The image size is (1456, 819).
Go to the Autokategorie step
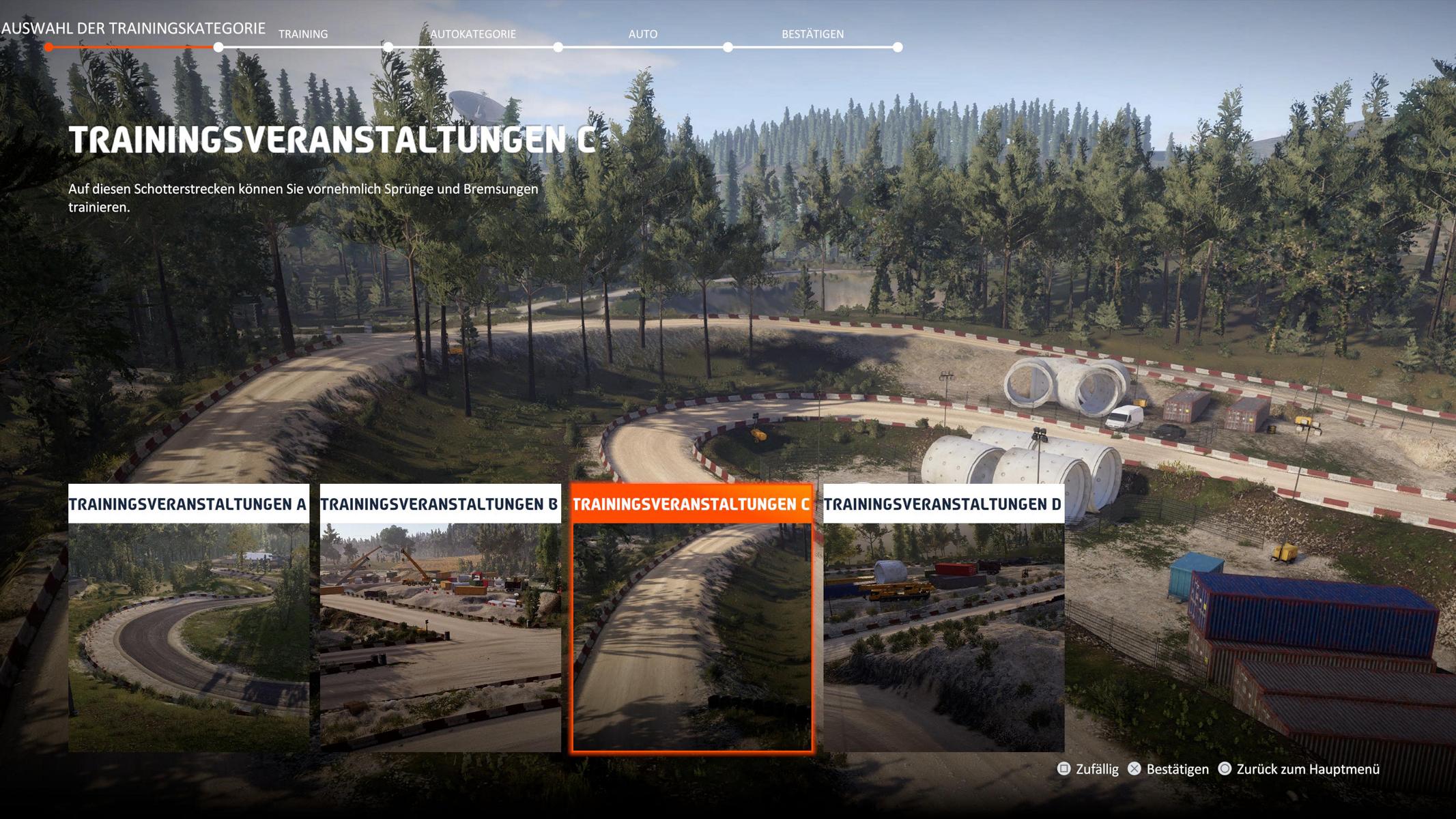(472, 34)
